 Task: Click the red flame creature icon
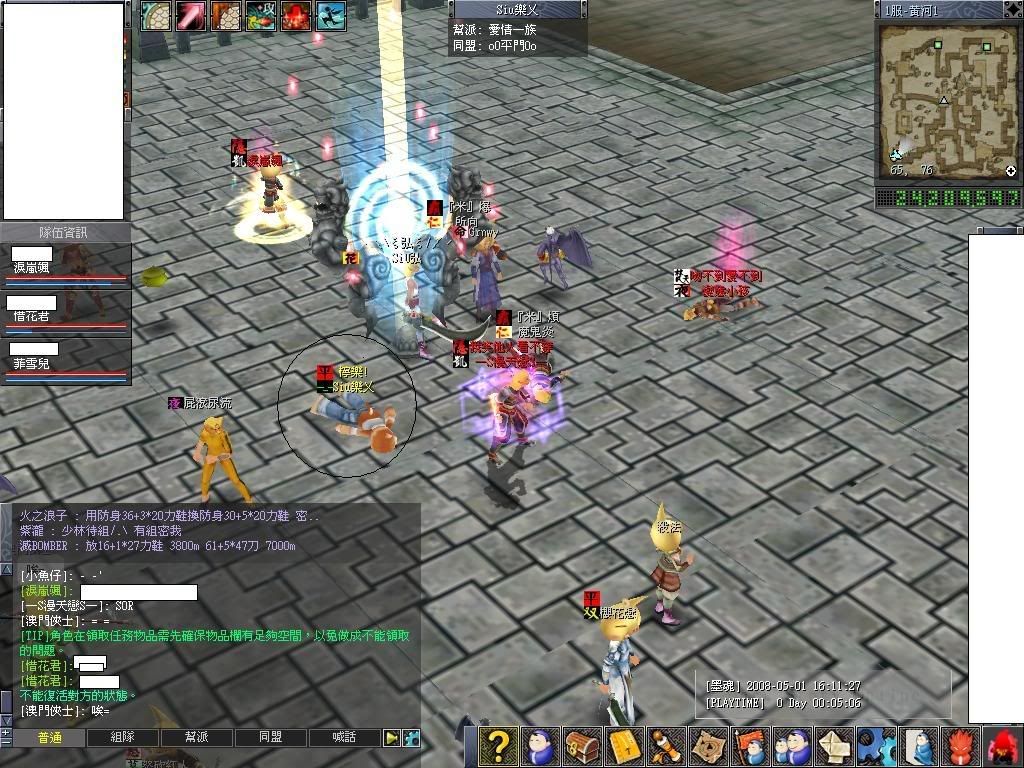[961, 746]
